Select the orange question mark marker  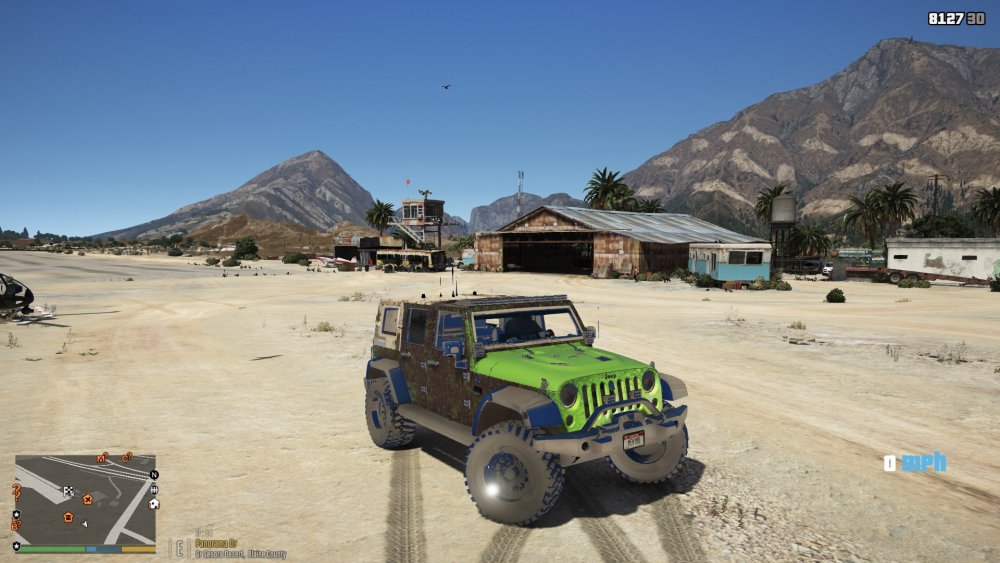(x=16, y=491)
